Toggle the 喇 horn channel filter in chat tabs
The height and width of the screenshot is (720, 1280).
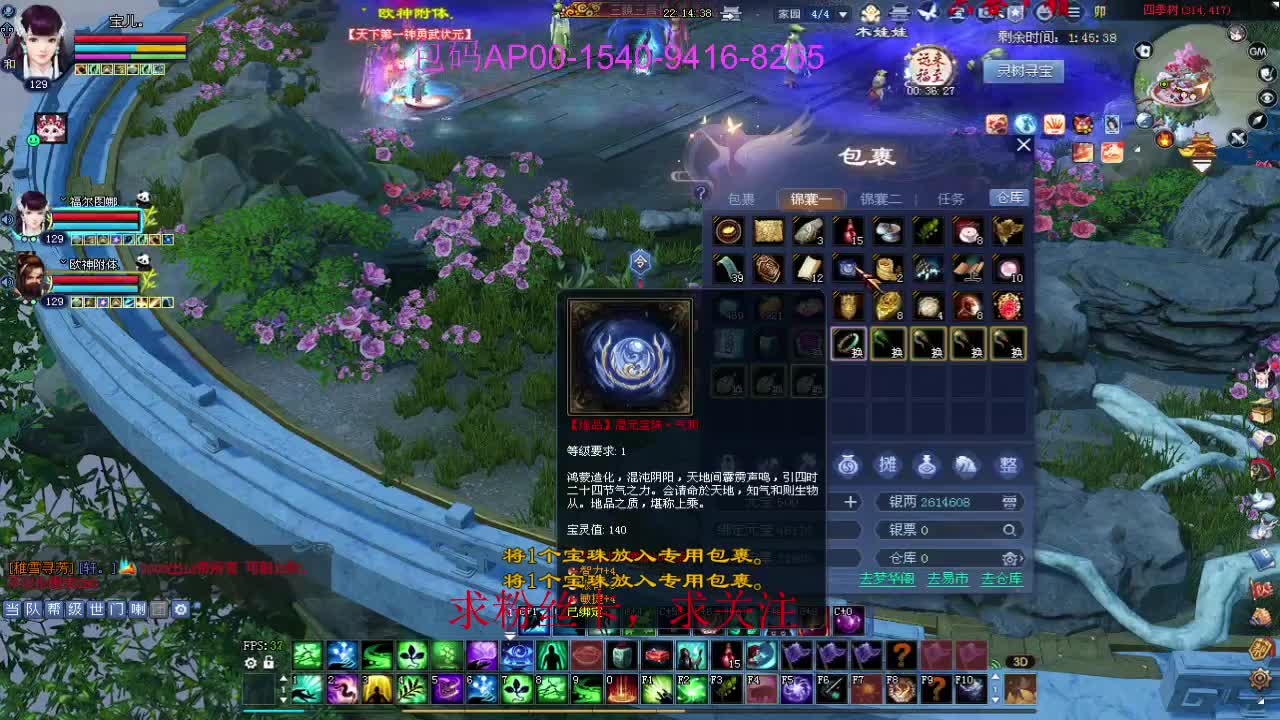point(138,609)
